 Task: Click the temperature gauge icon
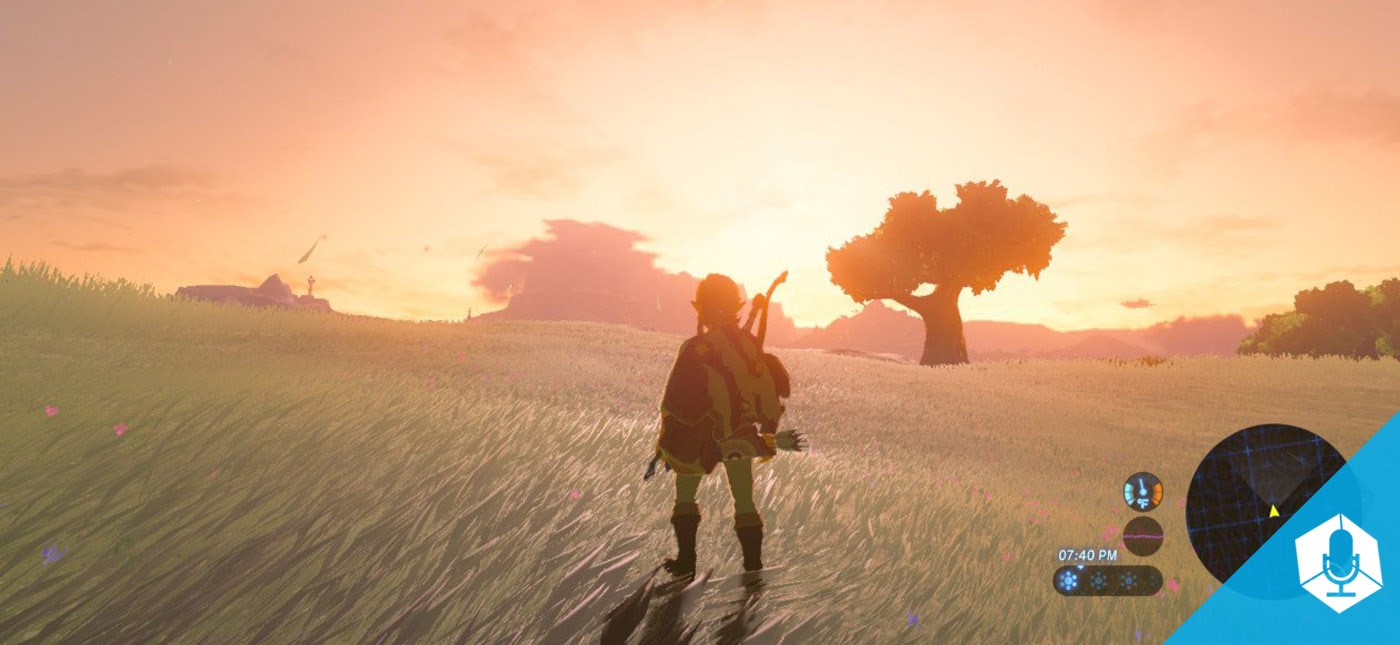[1142, 492]
